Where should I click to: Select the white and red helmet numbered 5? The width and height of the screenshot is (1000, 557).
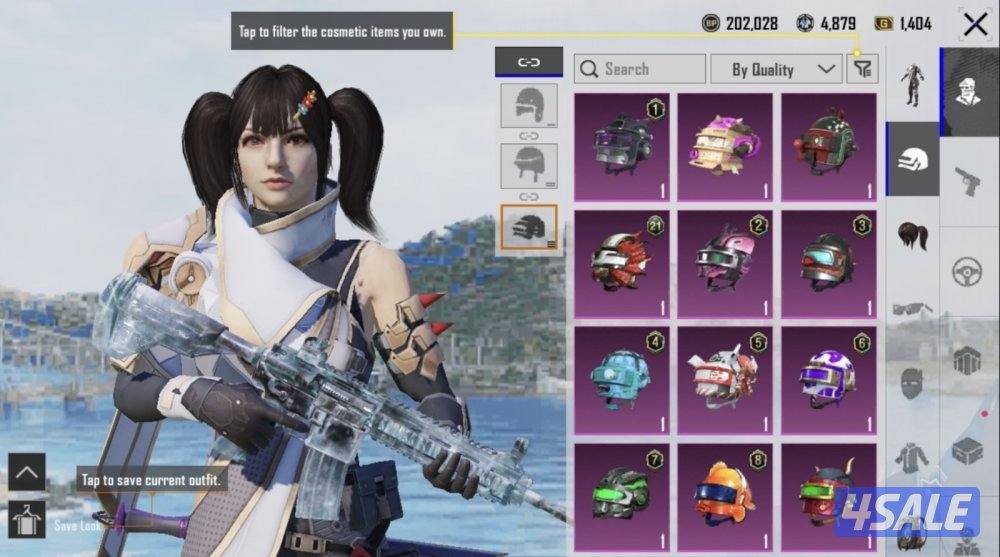point(725,376)
